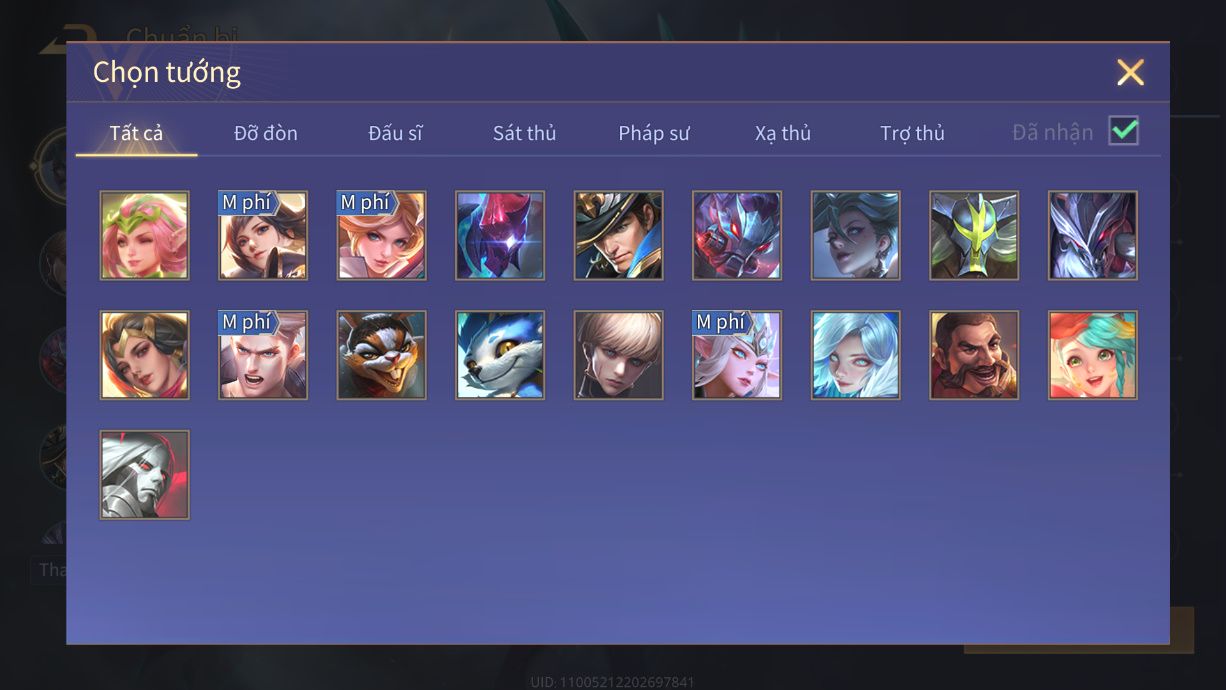Select the pink-haired hero with green crown

144,236
